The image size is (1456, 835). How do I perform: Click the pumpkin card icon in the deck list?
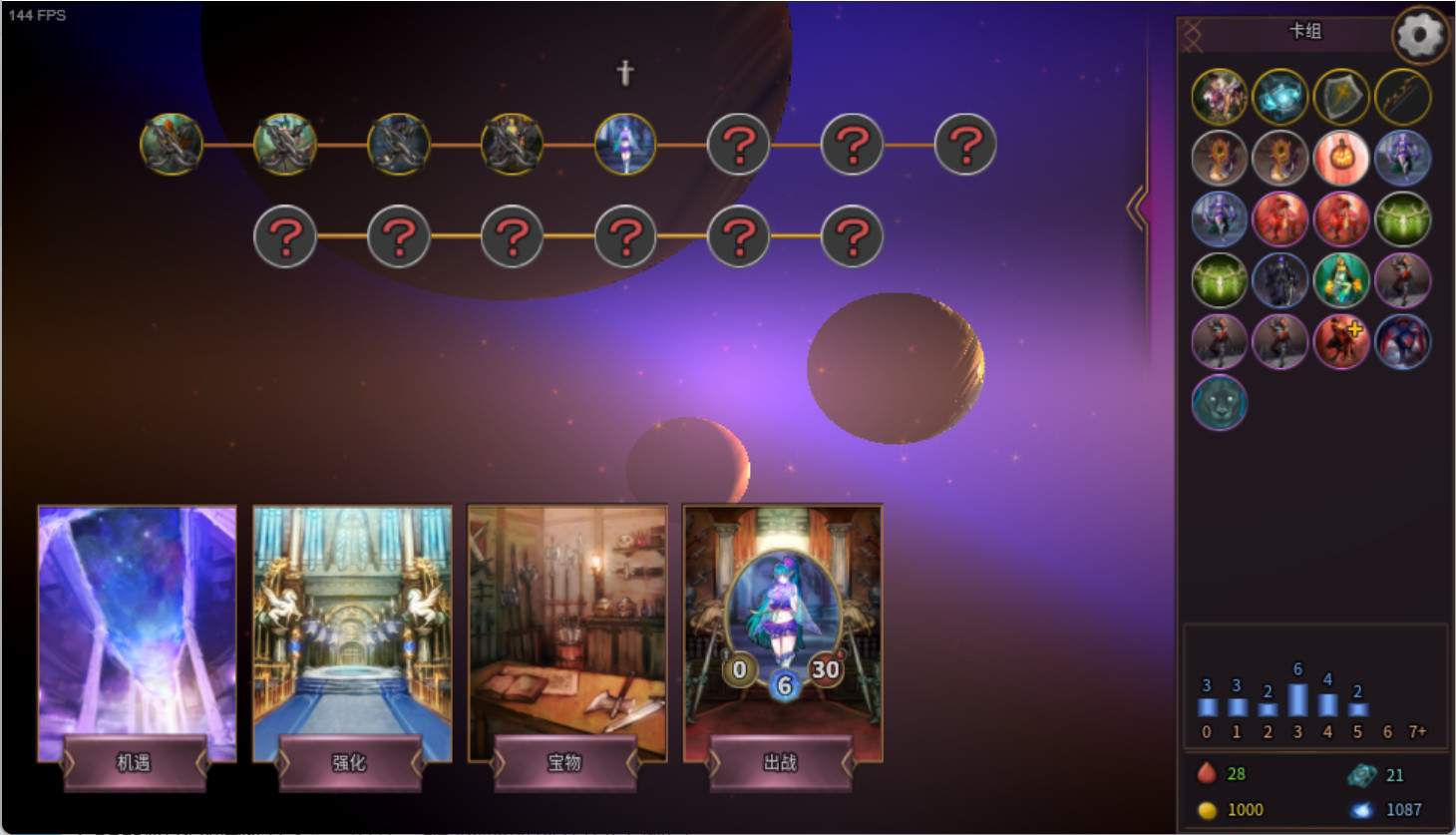click(x=1341, y=159)
